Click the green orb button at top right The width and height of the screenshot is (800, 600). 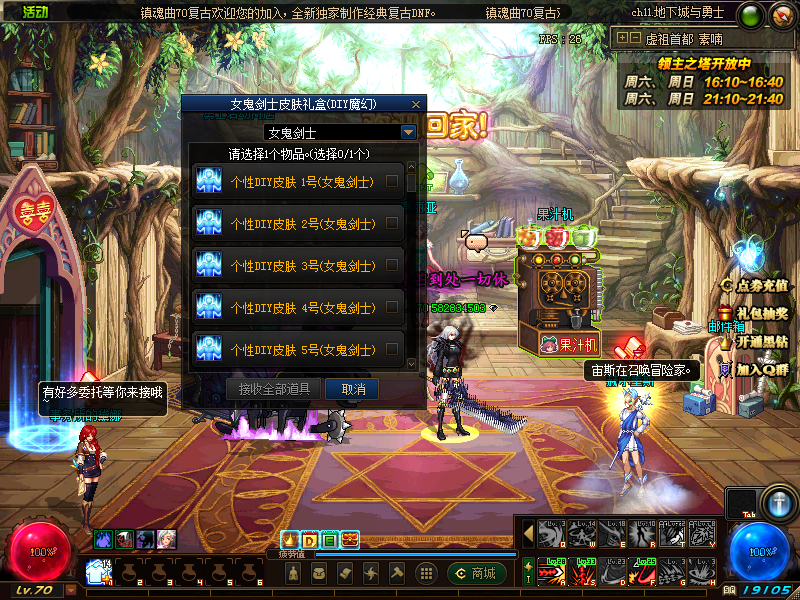pos(749,15)
